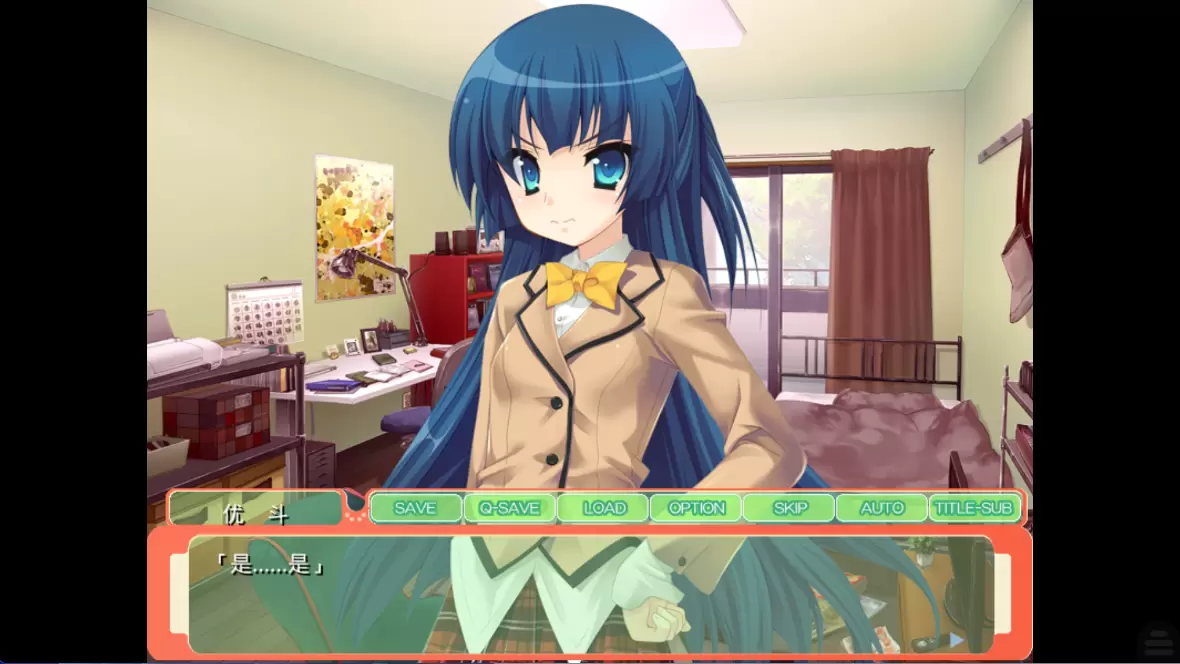The height and width of the screenshot is (664, 1180).
Task: Open the SAVE menu
Action: coord(415,508)
